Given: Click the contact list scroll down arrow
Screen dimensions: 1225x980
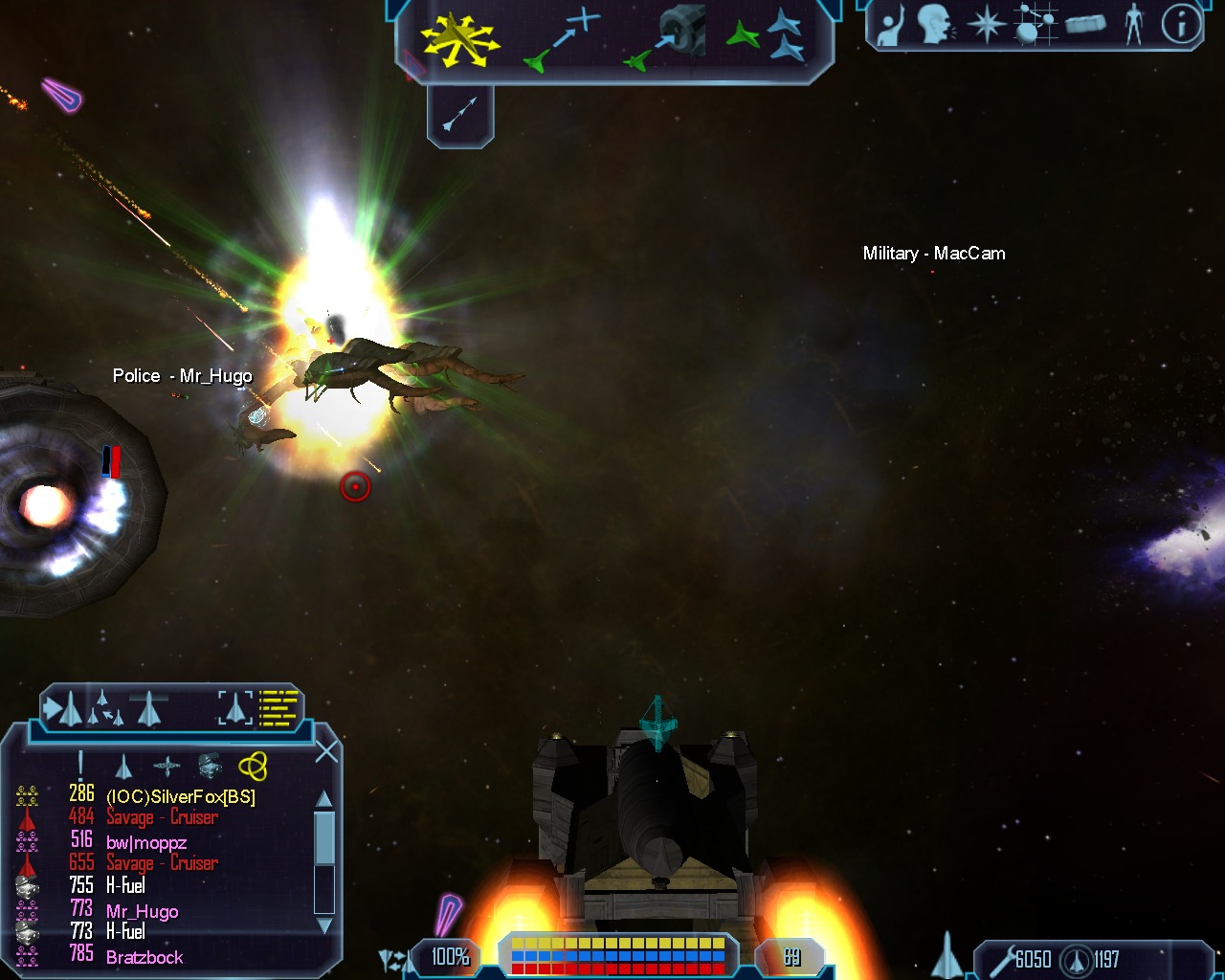Looking at the screenshot, I should pyautogui.click(x=324, y=925).
